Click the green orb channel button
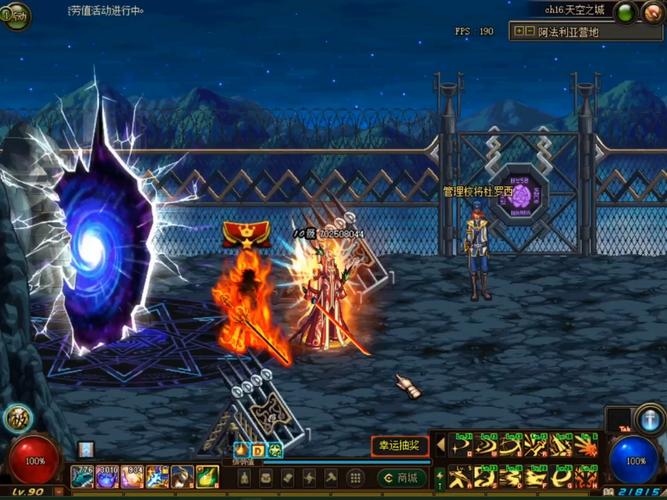This screenshot has width=667, height=500. click(625, 12)
